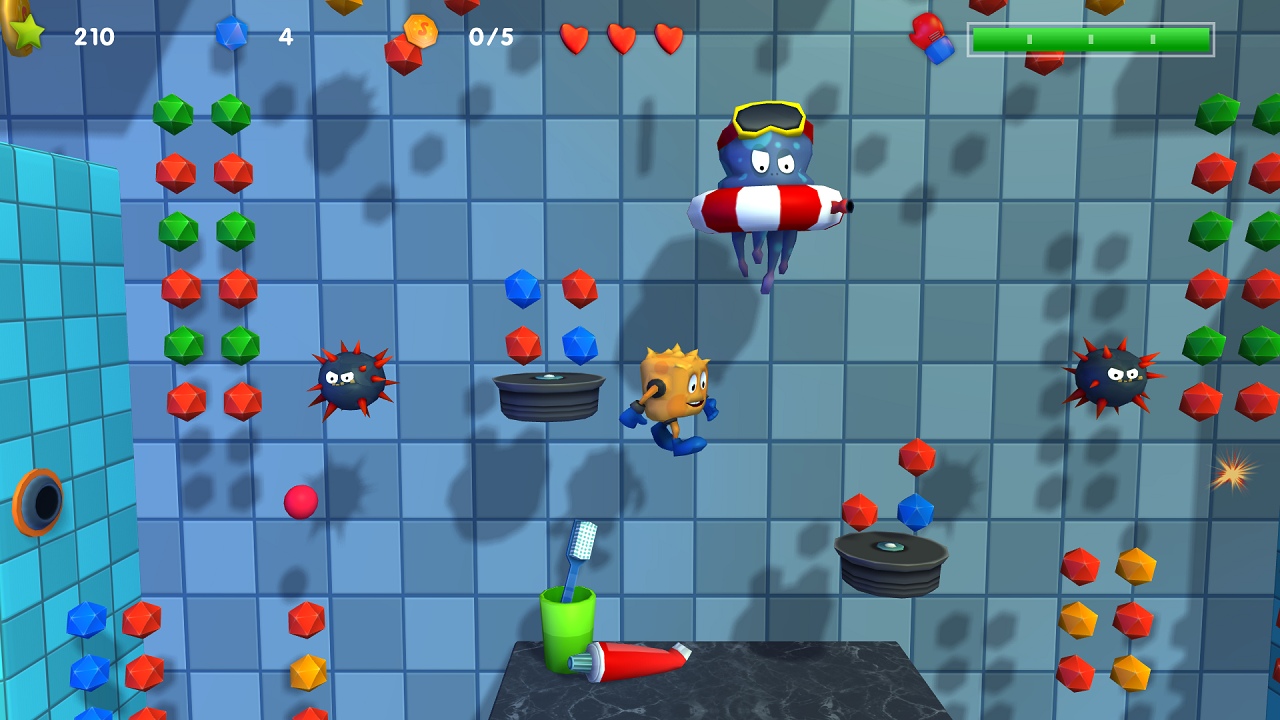Select the red and blue soap power-up icon

[930, 40]
